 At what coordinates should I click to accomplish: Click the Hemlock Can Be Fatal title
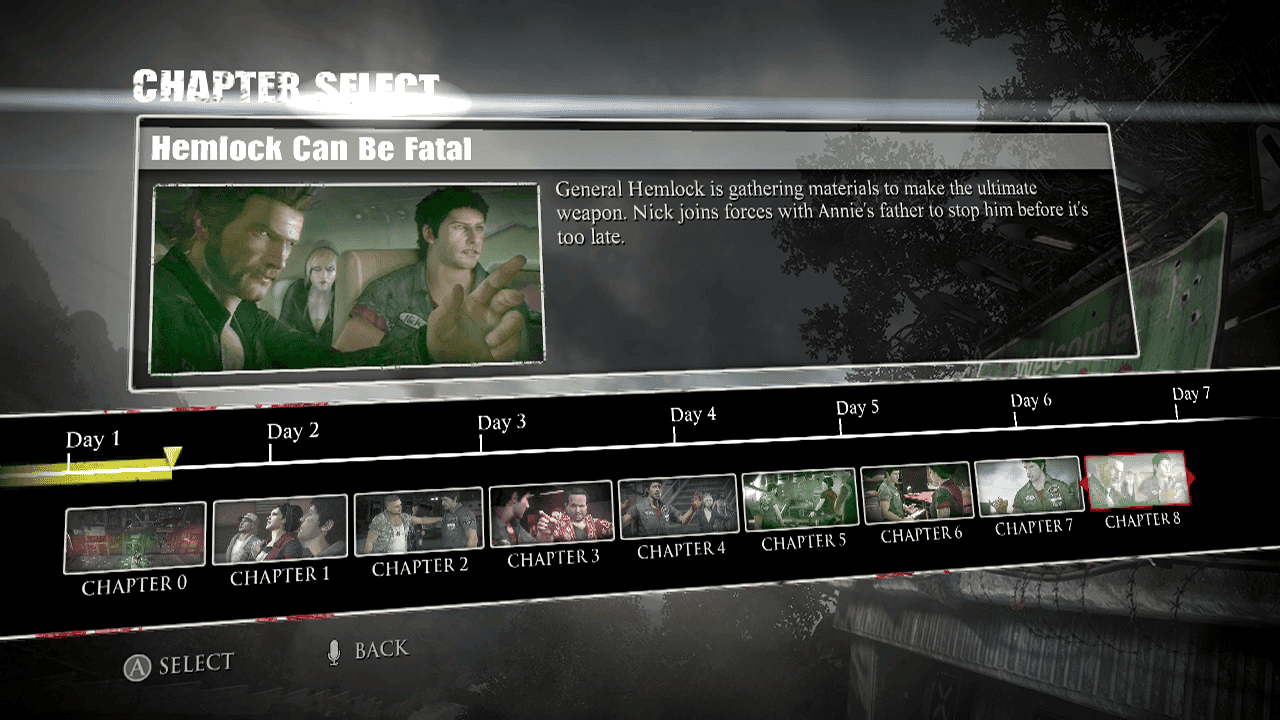312,150
